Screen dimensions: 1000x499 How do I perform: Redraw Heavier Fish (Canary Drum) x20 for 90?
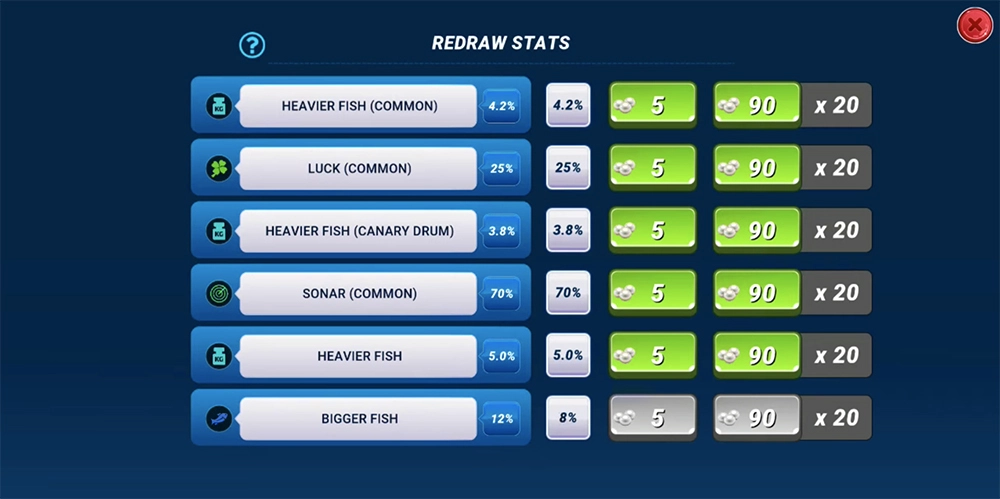[757, 230]
